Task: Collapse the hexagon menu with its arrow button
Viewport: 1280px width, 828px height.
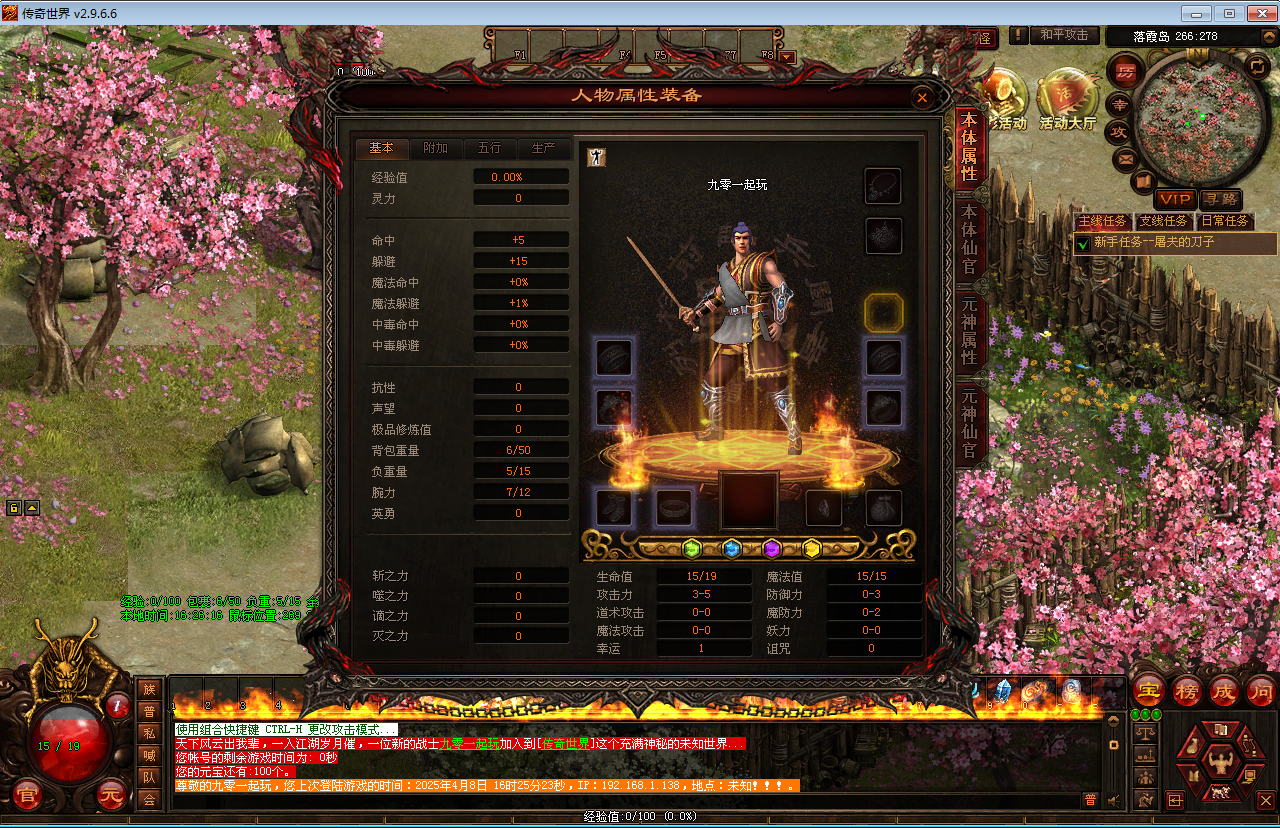Action: coord(1176,800)
